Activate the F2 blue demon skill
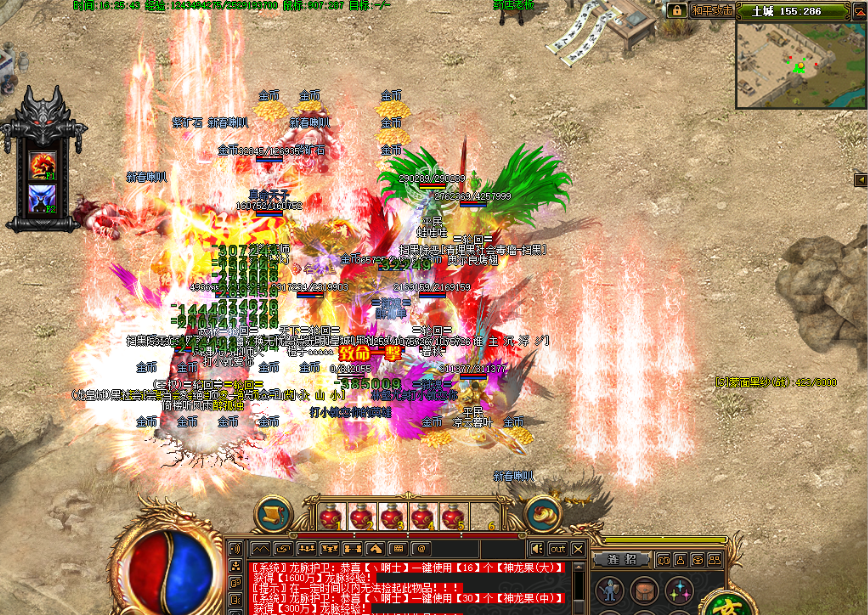 [x=43, y=199]
